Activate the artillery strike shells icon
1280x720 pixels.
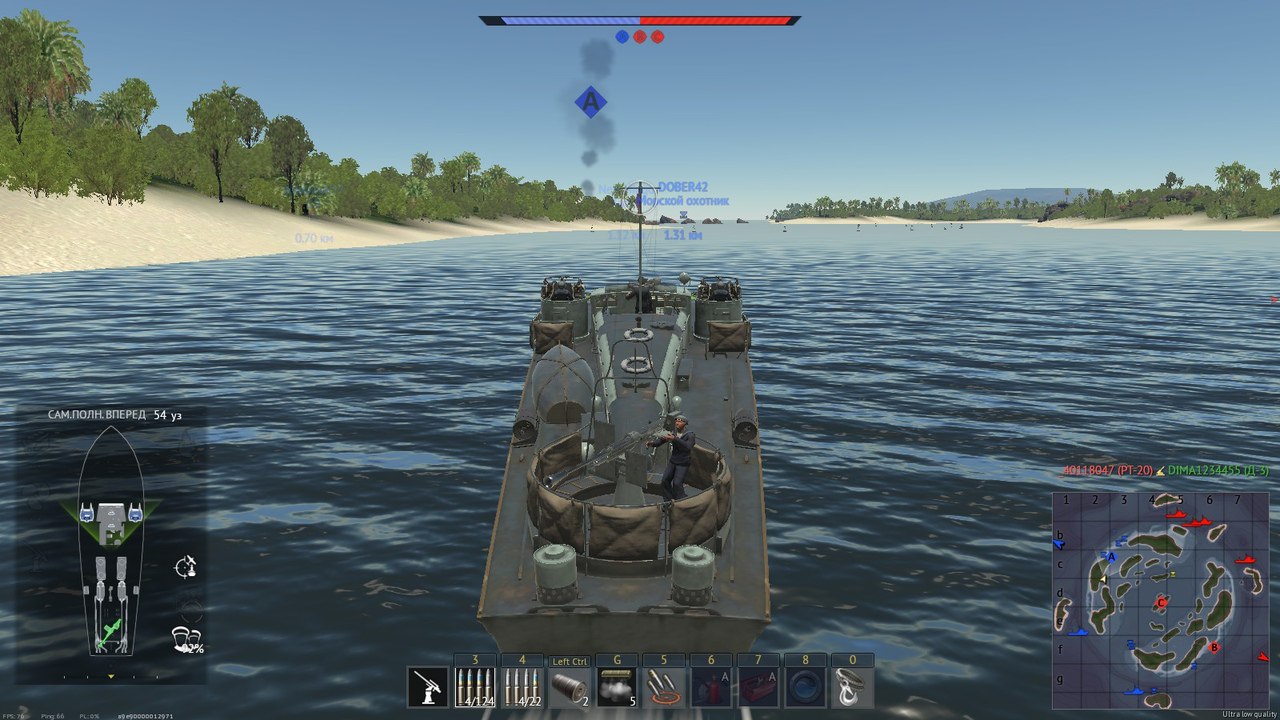(665, 688)
